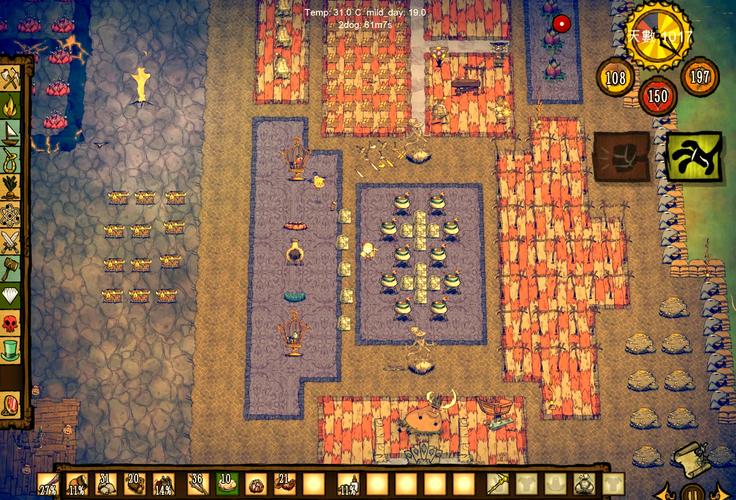
Task: Open the Tools crafting tab
Action: tap(11, 78)
